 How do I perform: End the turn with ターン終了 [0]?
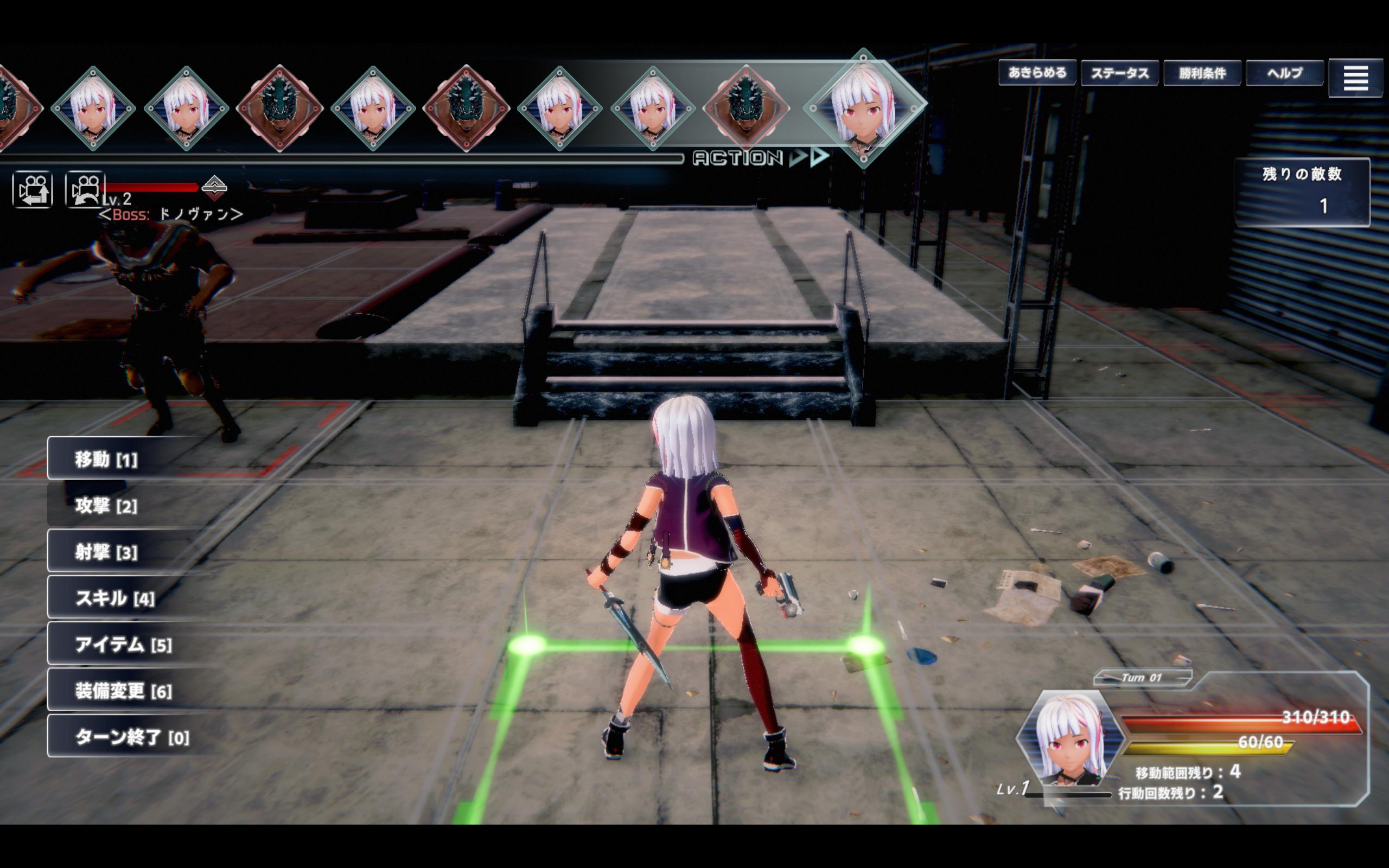[x=132, y=737]
